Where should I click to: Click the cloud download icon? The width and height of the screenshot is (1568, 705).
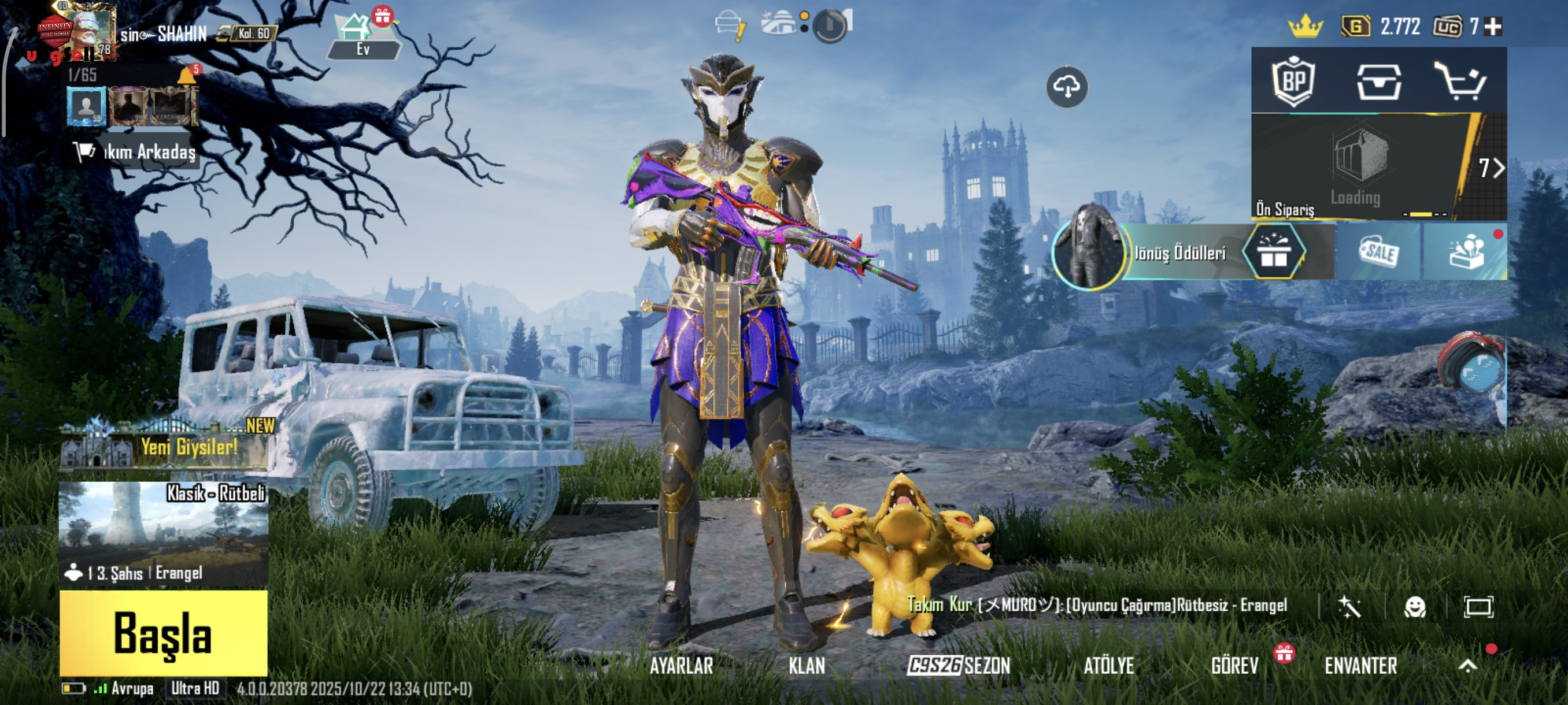coord(1067,87)
